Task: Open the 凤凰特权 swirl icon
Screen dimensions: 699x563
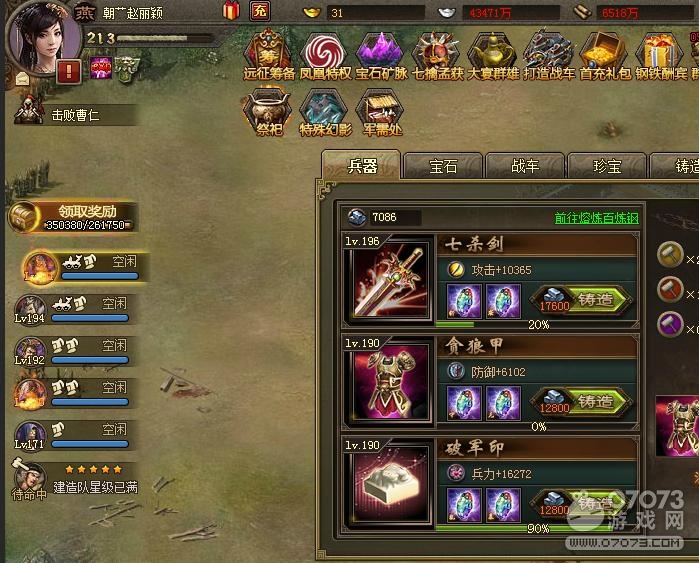Action: 323,53
